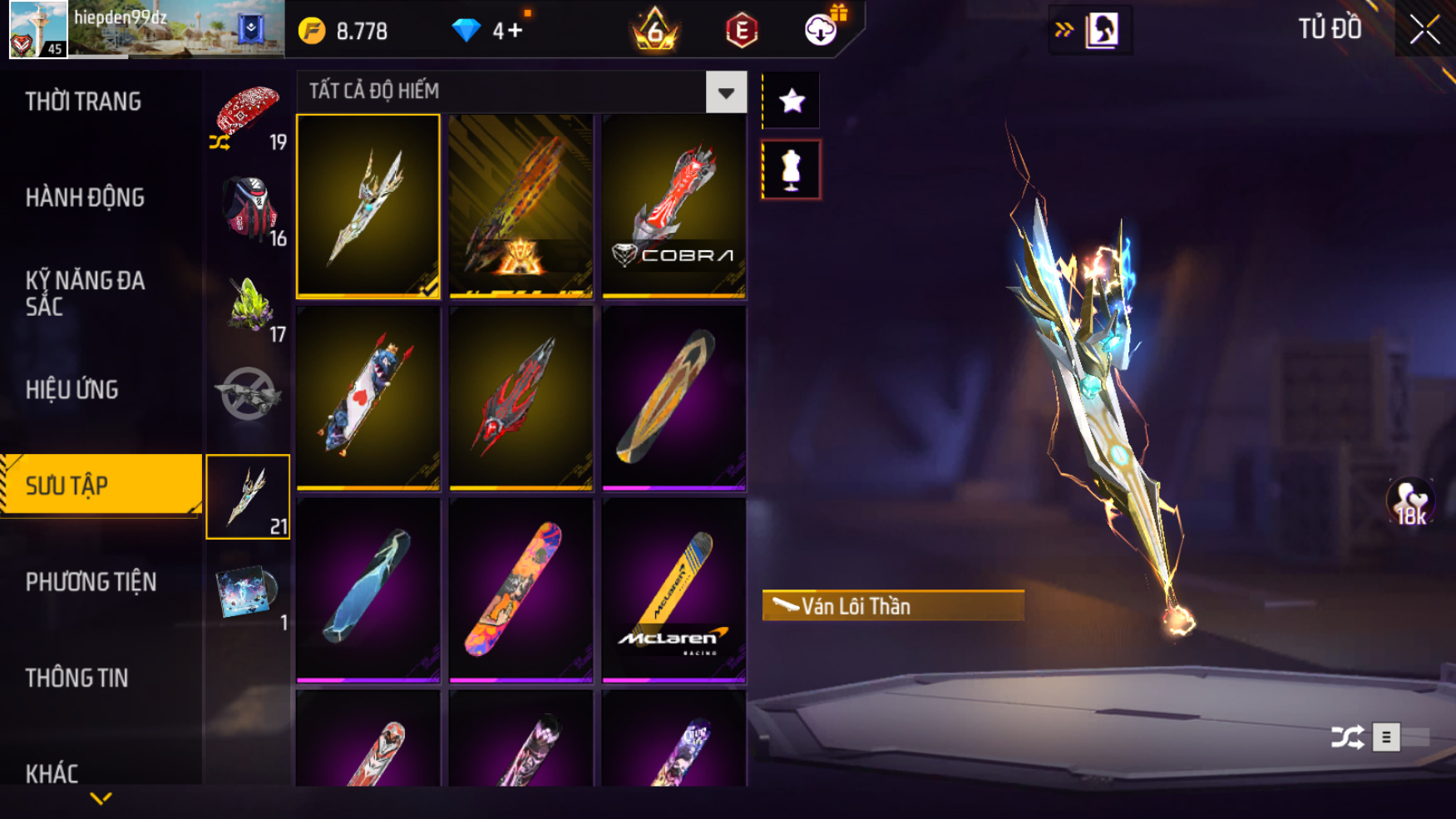This screenshot has width=1456, height=819.
Task: Show favorites with the star button
Action: (x=792, y=101)
